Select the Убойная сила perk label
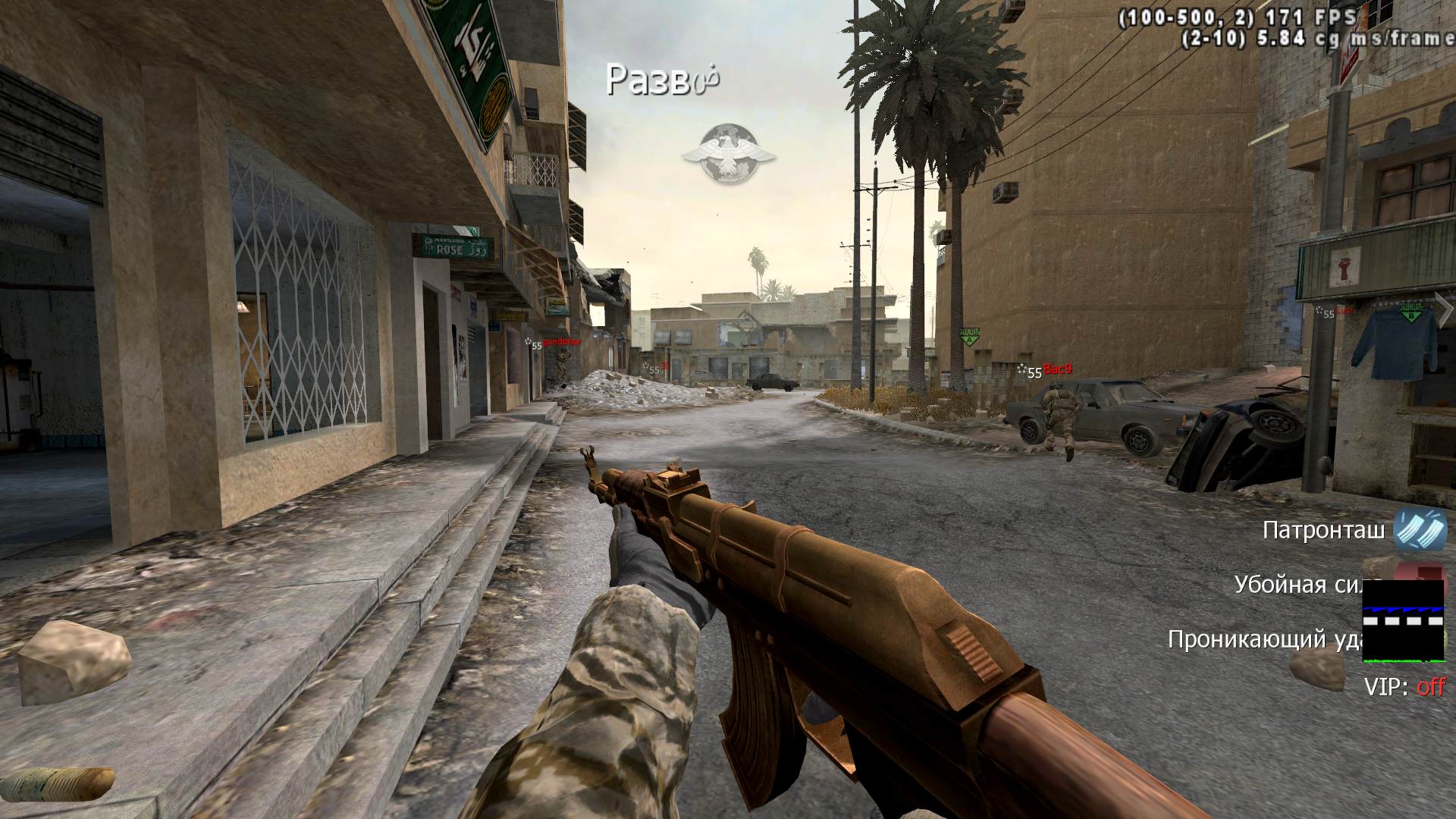The width and height of the screenshot is (1456, 819). [x=1298, y=584]
